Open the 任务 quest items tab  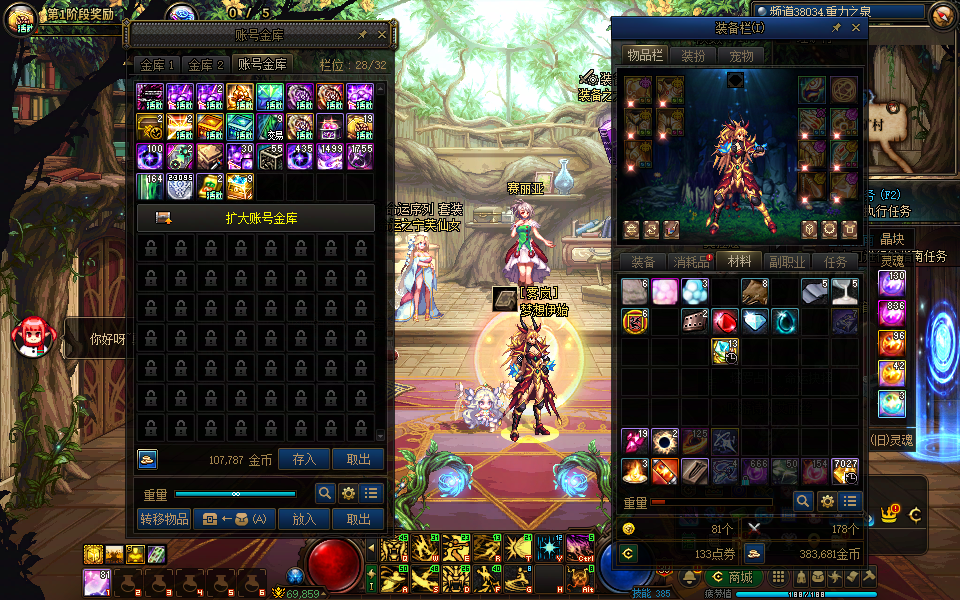835,262
